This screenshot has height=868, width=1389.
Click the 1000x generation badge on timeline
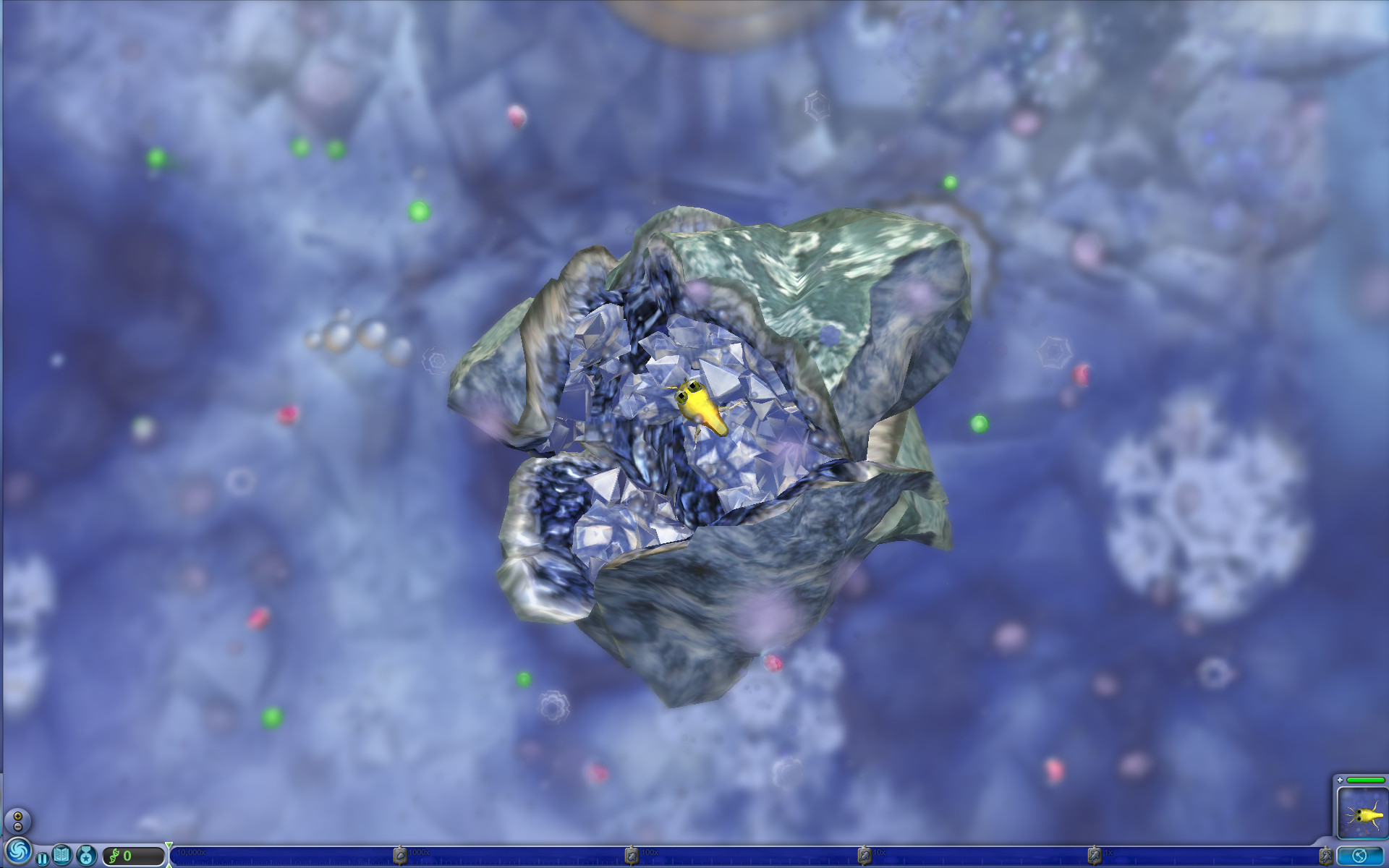pyautogui.click(x=402, y=855)
